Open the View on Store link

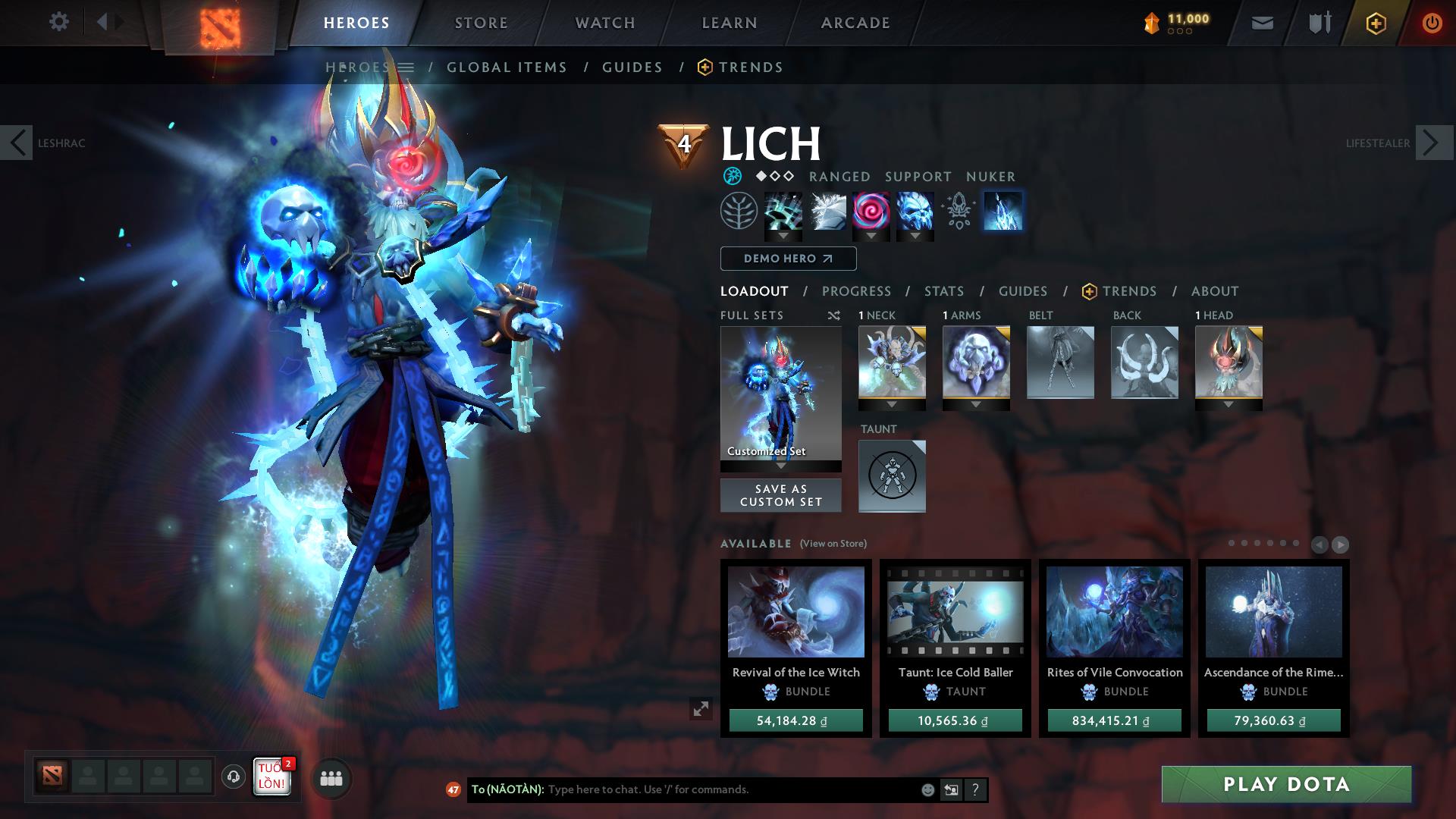coord(834,544)
